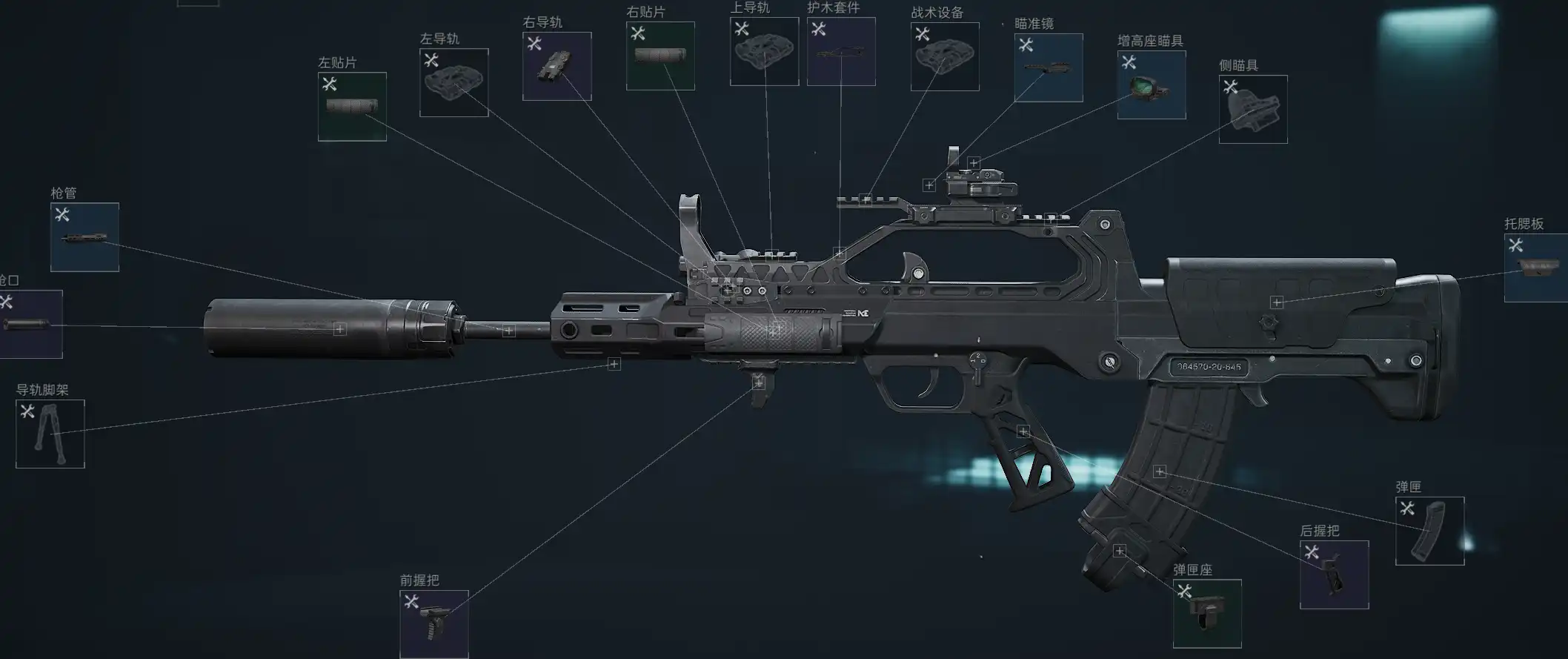Screen dimensions: 1568x659
Task: Select the 左贴片 left patch slot
Action: click(x=352, y=107)
